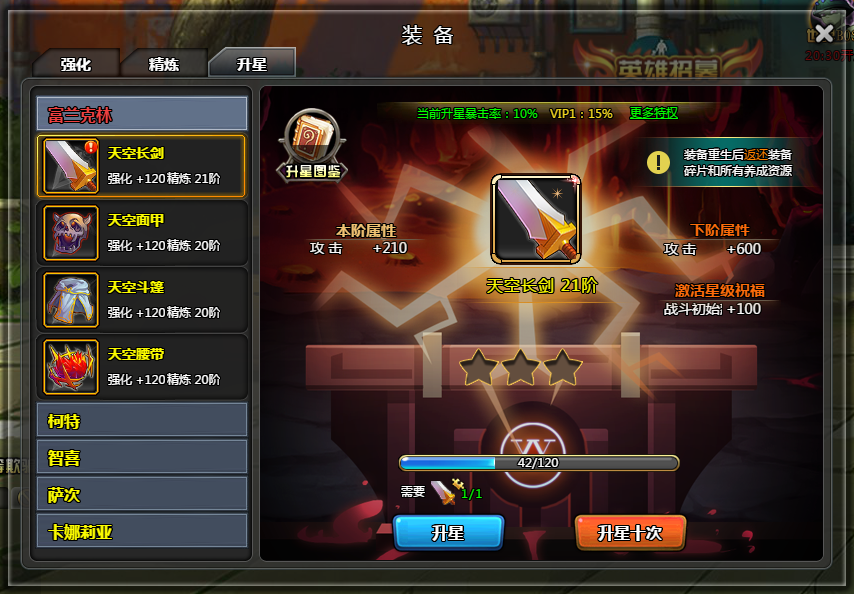Collapse the 富兰克林 hero section

click(x=141, y=114)
